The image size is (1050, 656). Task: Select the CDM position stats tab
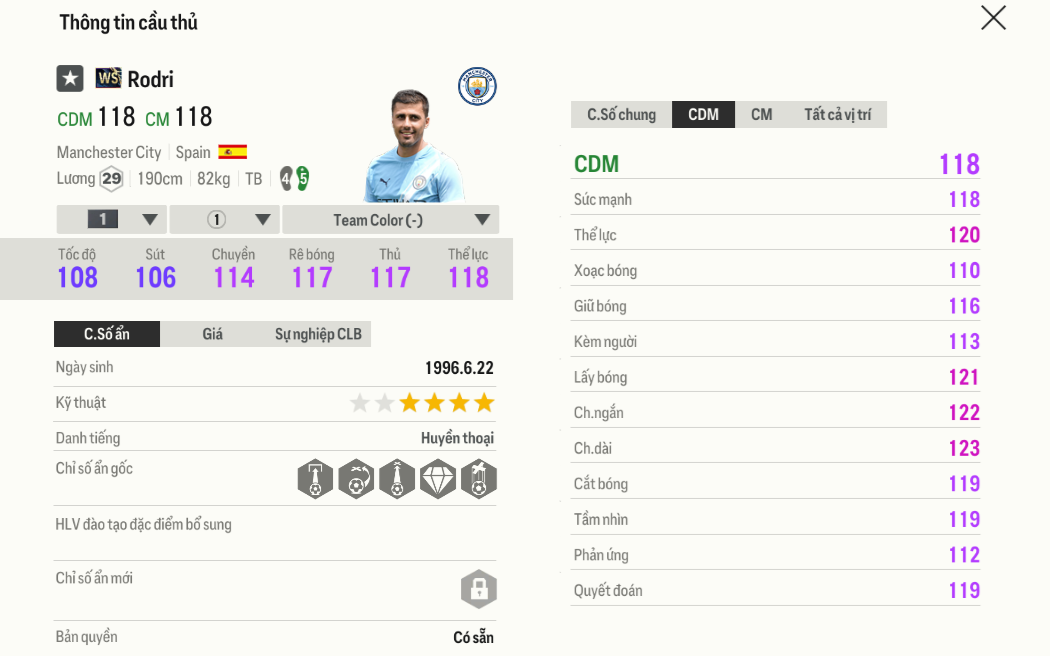tap(703, 115)
